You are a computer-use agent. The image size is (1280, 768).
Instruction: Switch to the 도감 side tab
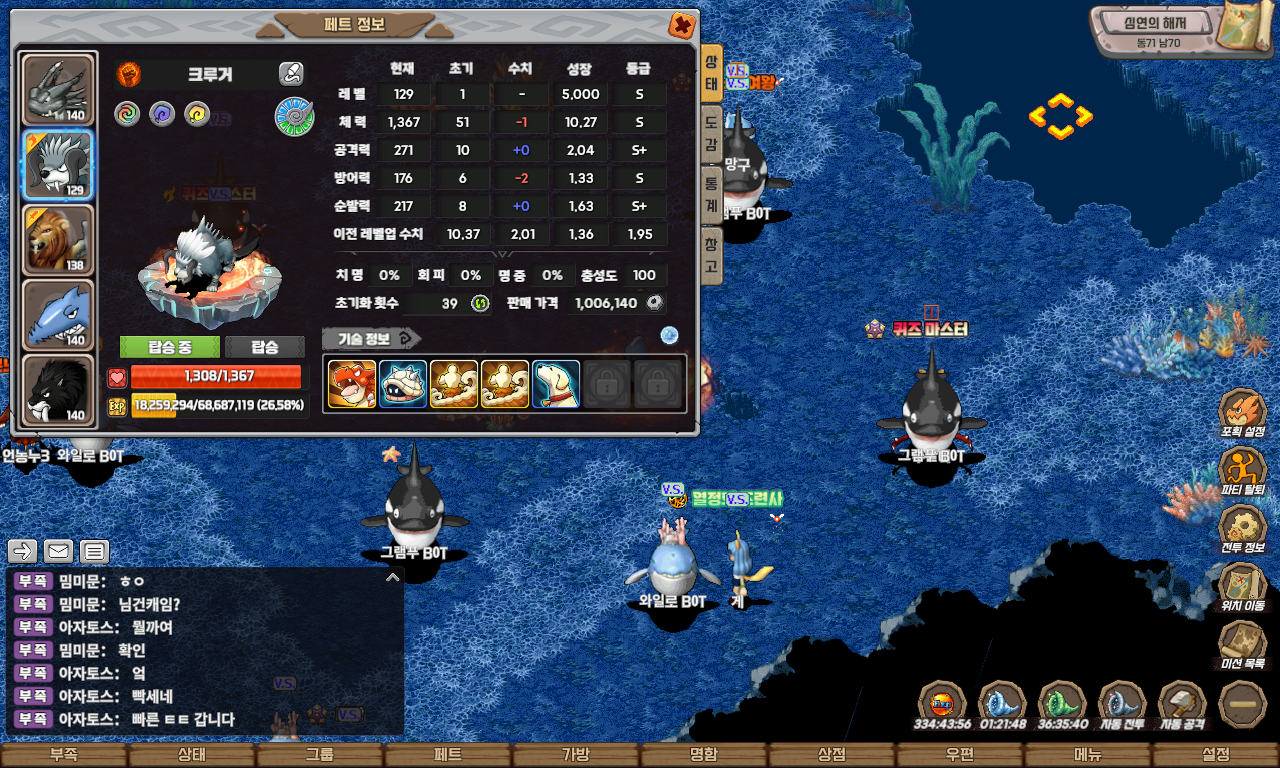[x=711, y=132]
